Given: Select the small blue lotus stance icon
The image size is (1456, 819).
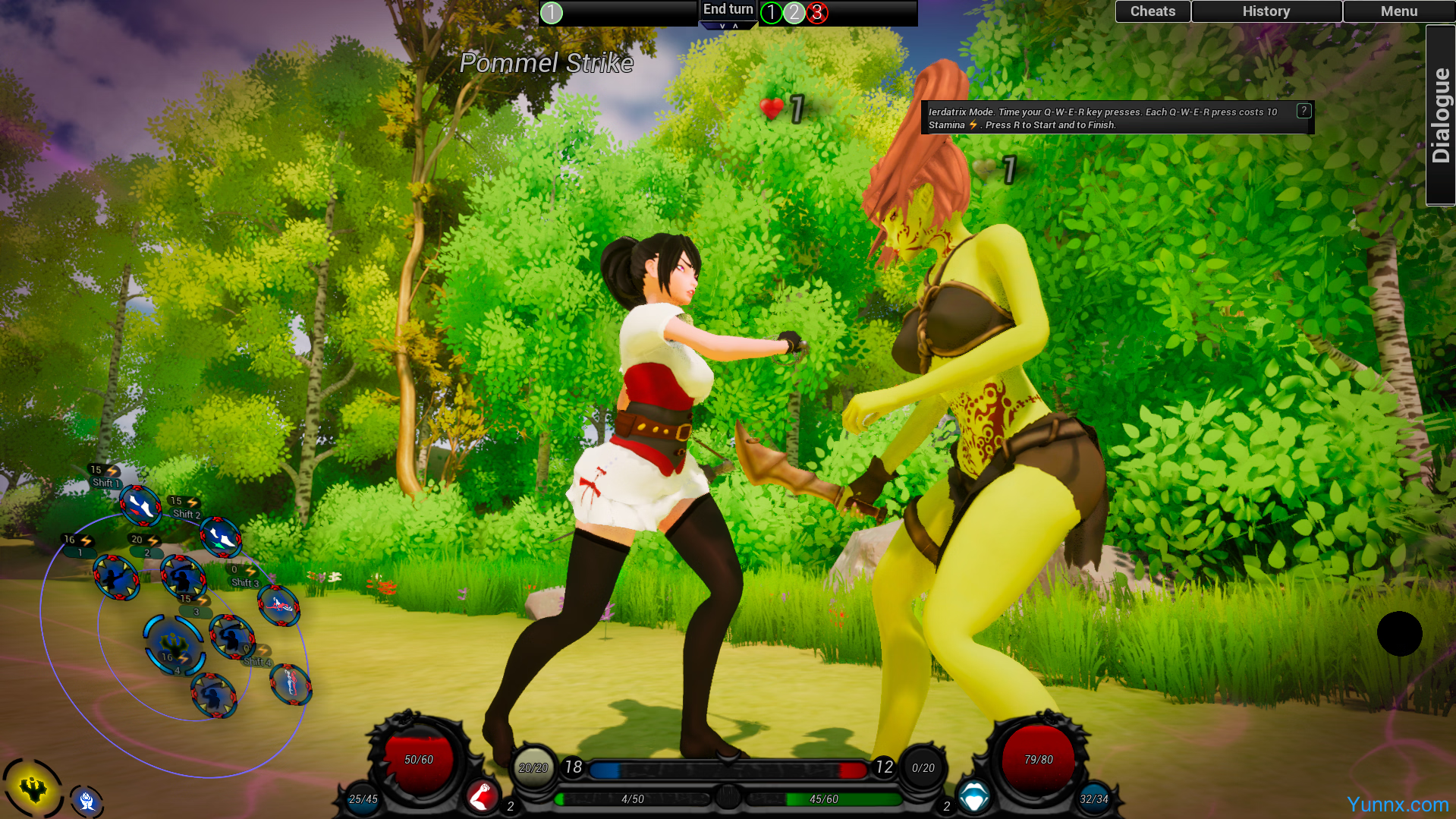Looking at the screenshot, I should [x=86, y=800].
